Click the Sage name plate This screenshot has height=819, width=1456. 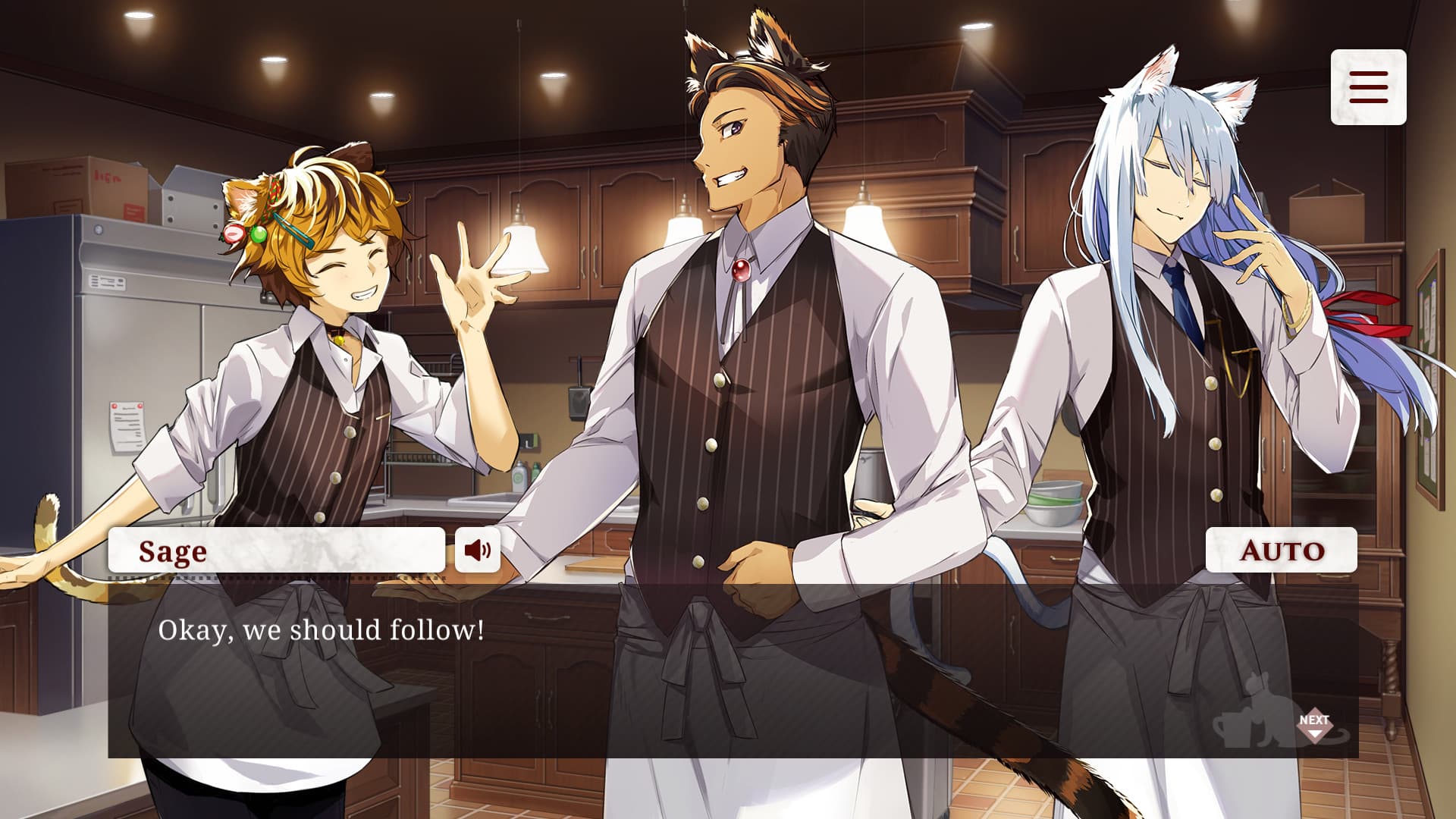pos(277,551)
